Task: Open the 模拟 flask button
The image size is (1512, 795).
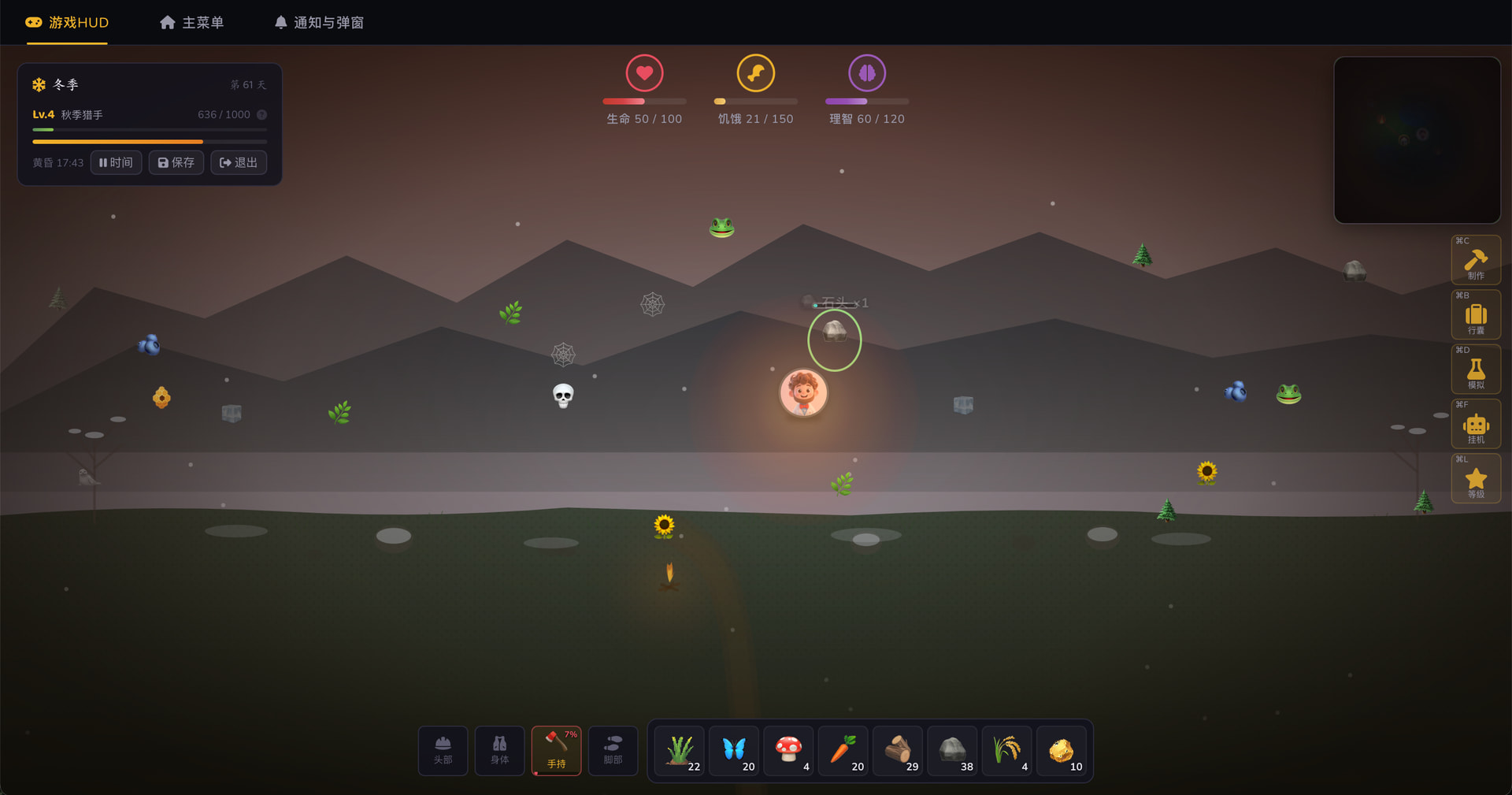Action: 1475,370
